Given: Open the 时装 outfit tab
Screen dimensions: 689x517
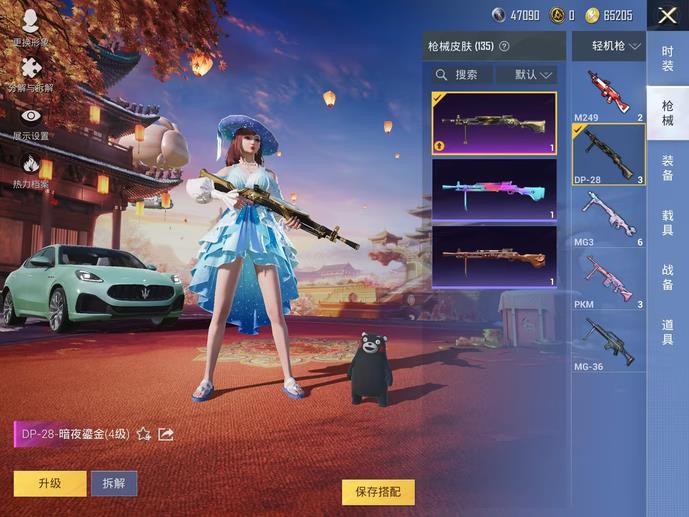Looking at the screenshot, I should point(667,59).
